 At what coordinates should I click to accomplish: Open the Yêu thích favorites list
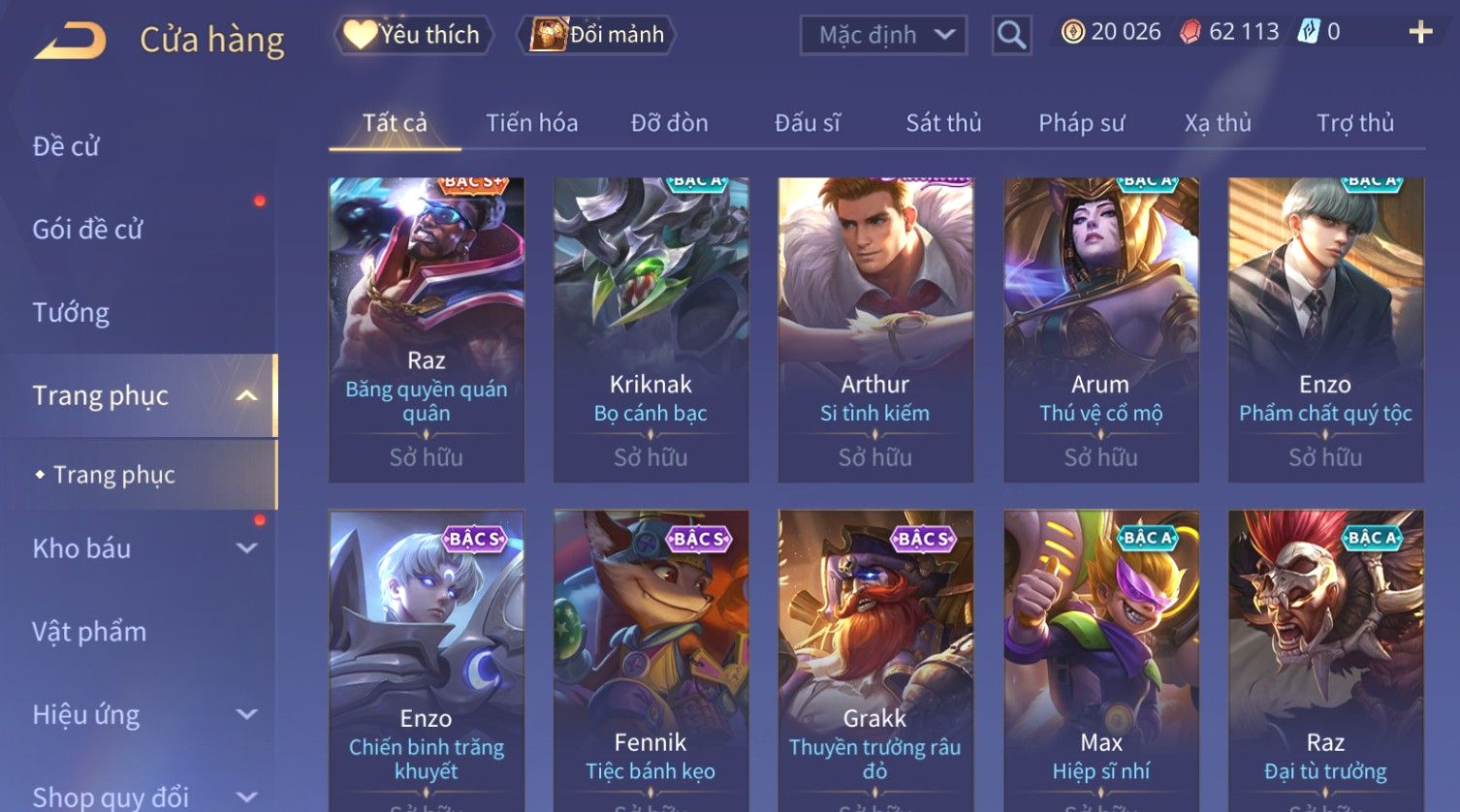tap(414, 35)
